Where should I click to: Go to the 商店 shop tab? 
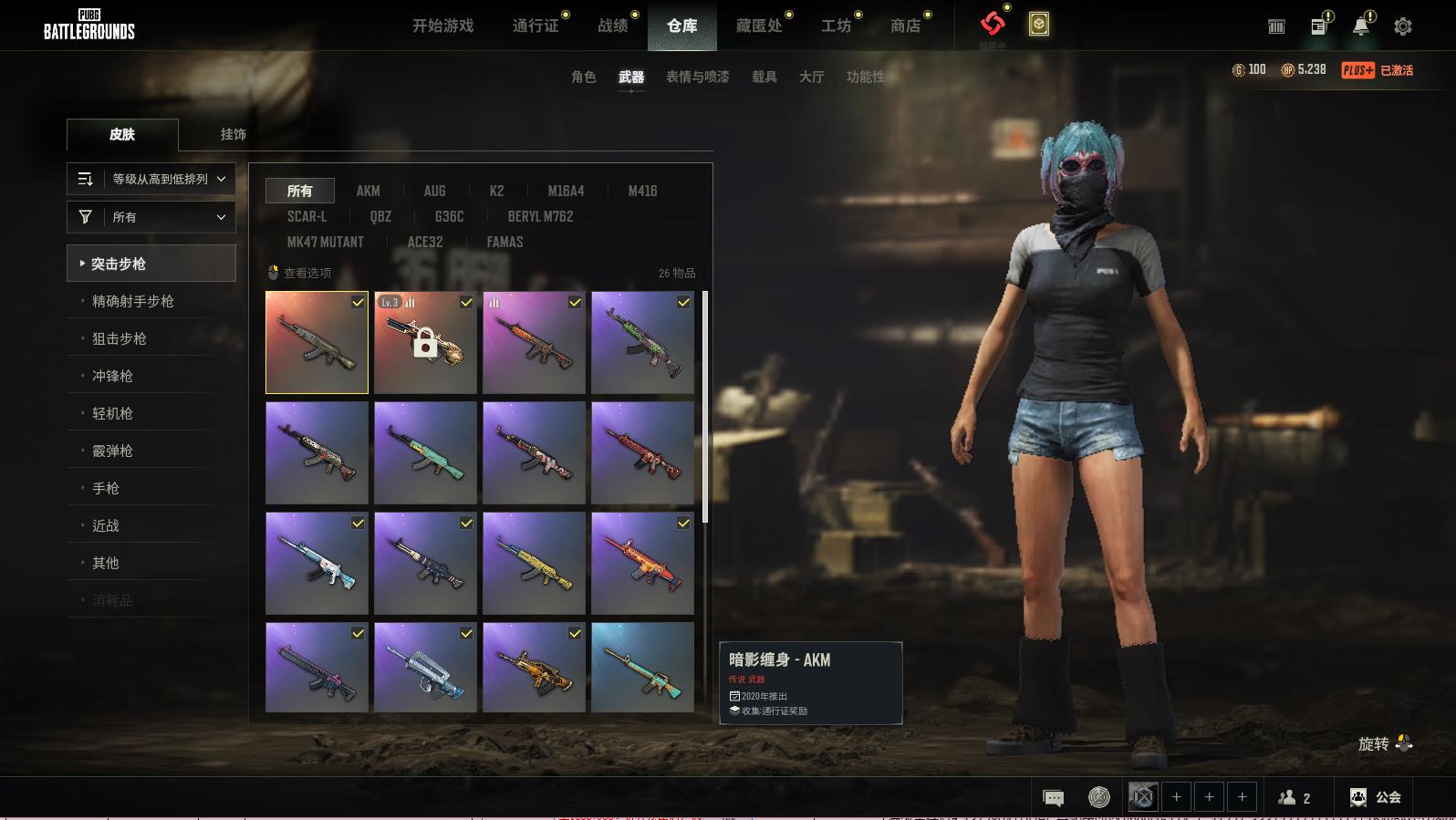click(x=905, y=26)
